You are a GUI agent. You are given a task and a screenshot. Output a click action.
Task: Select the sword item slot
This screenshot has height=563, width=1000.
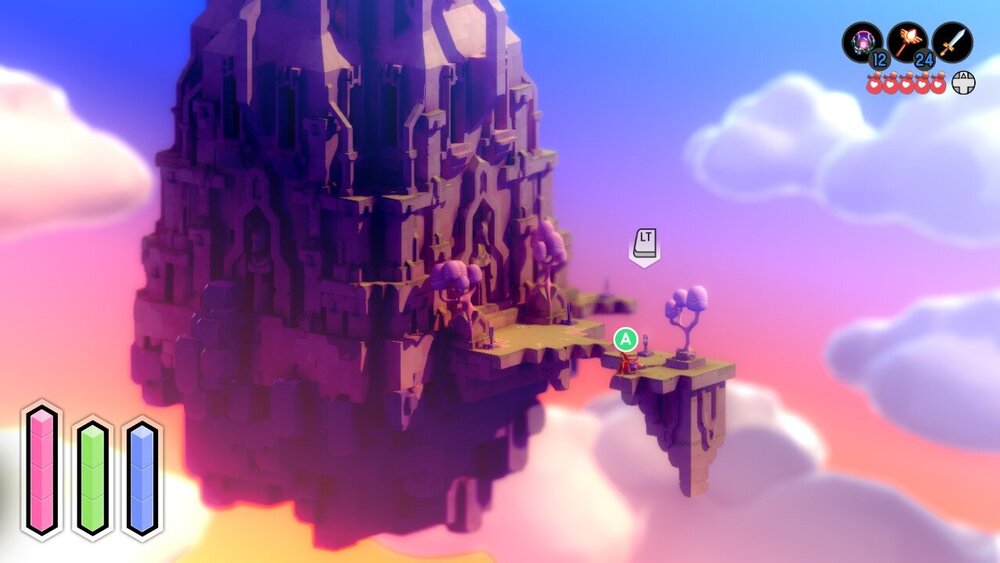[x=952, y=43]
